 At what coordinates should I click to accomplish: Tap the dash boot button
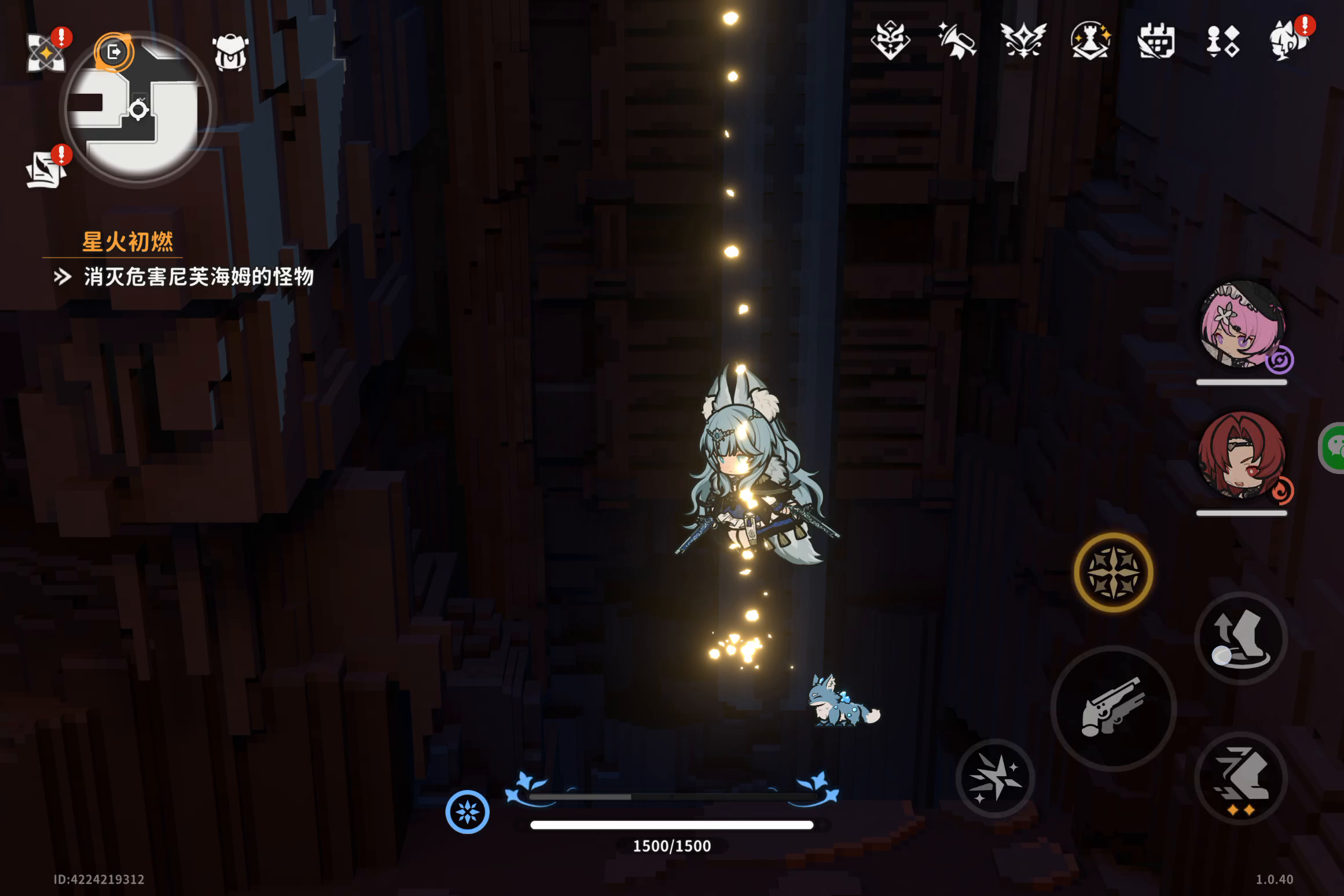[1240, 778]
